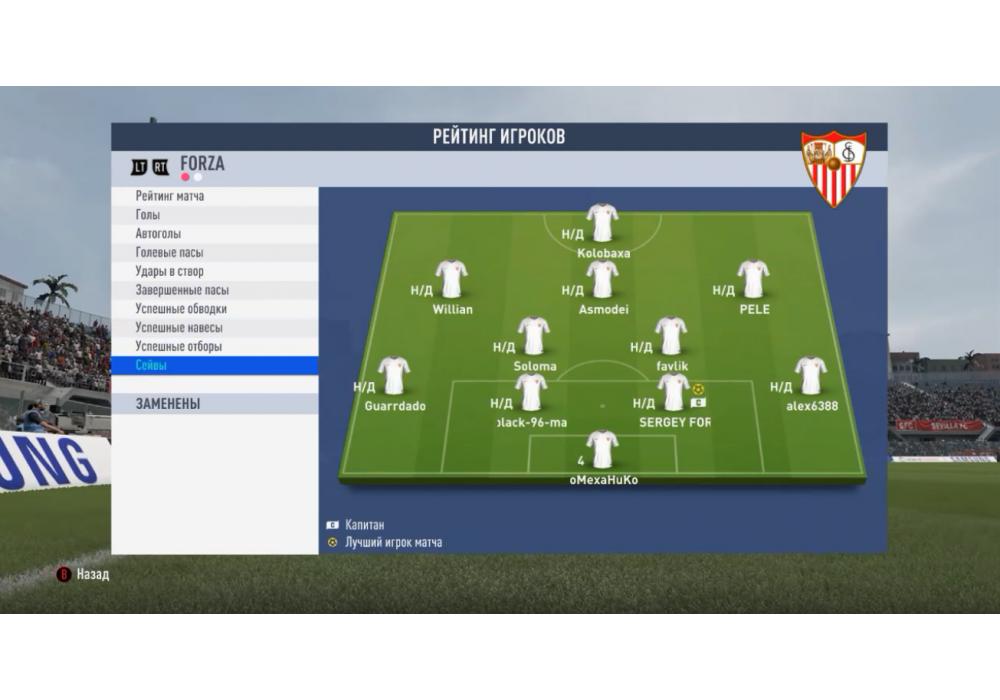
Task: Select Удары в створ entry
Action: [x=169, y=271]
